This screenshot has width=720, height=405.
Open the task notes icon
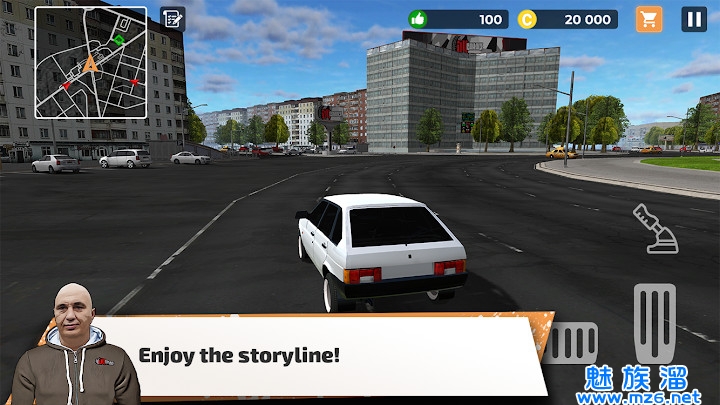pos(172,19)
